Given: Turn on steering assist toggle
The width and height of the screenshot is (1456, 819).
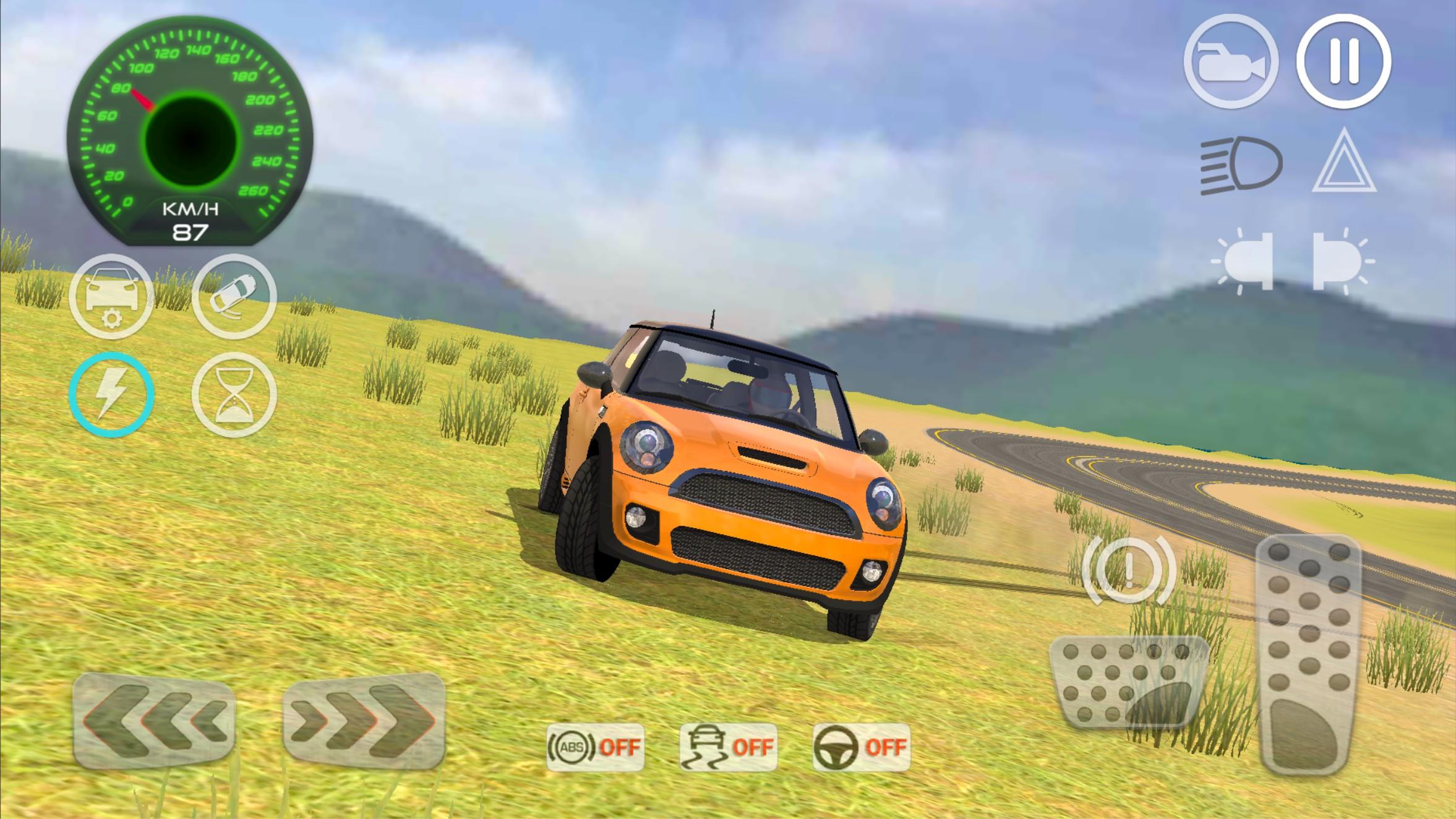Looking at the screenshot, I should tap(862, 747).
